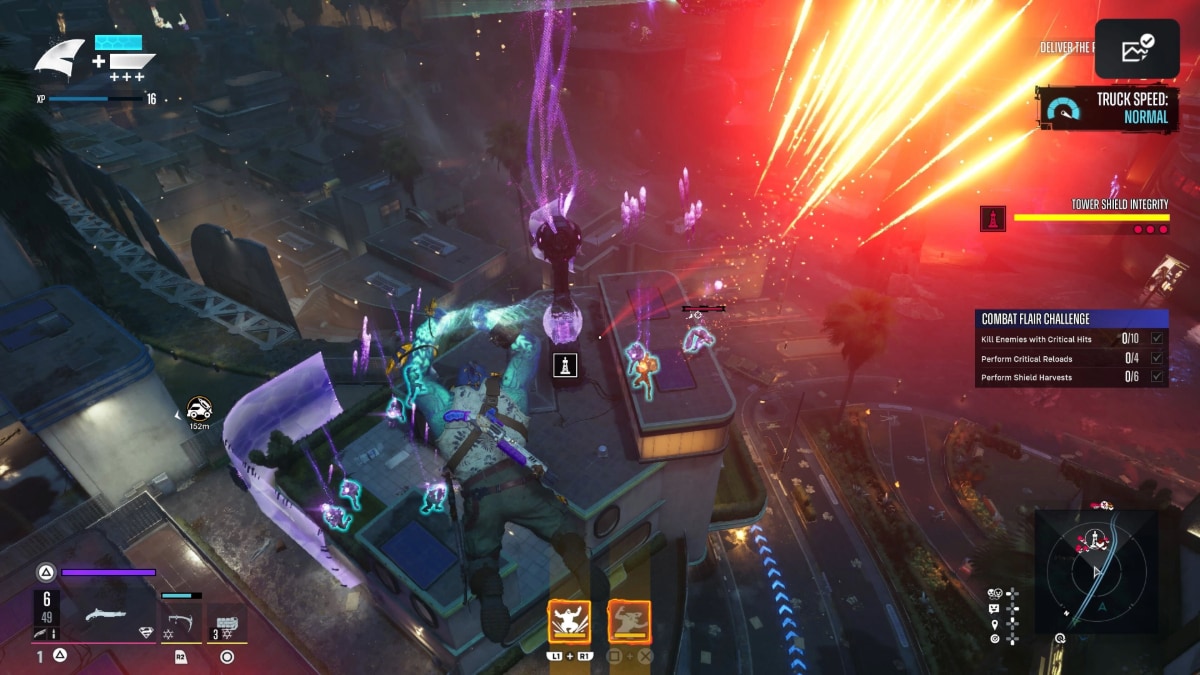Open the screenshot saved notification
The width and height of the screenshot is (1200, 675).
tap(1136, 48)
